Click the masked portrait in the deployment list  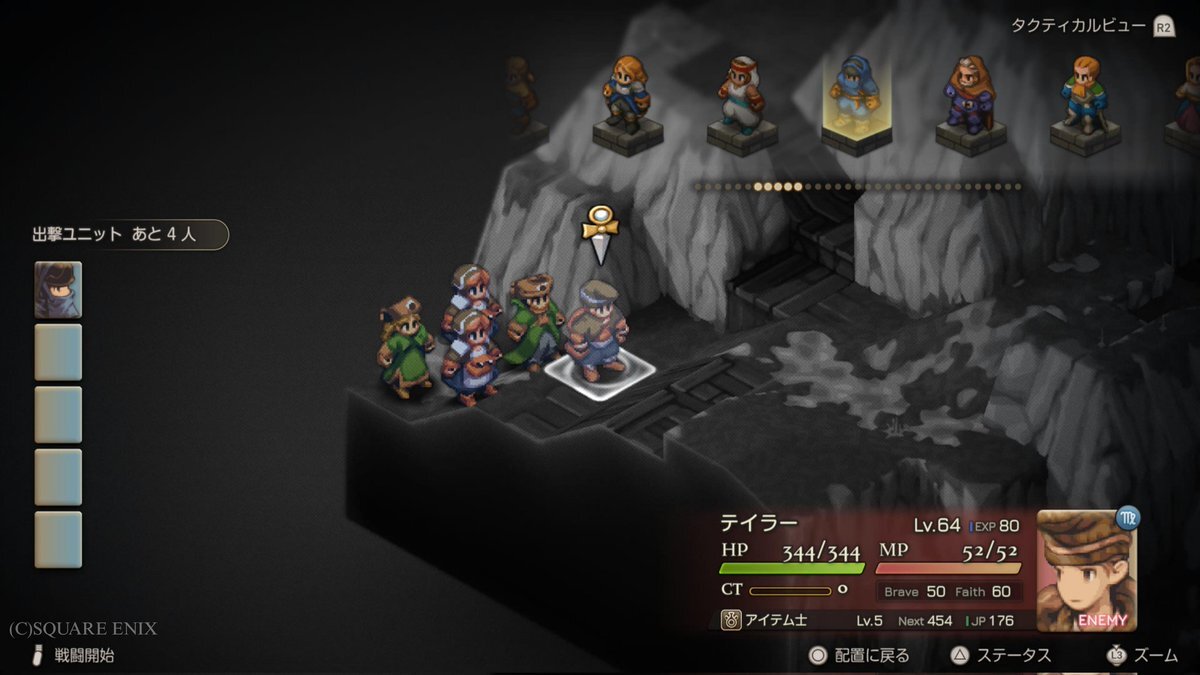point(58,289)
